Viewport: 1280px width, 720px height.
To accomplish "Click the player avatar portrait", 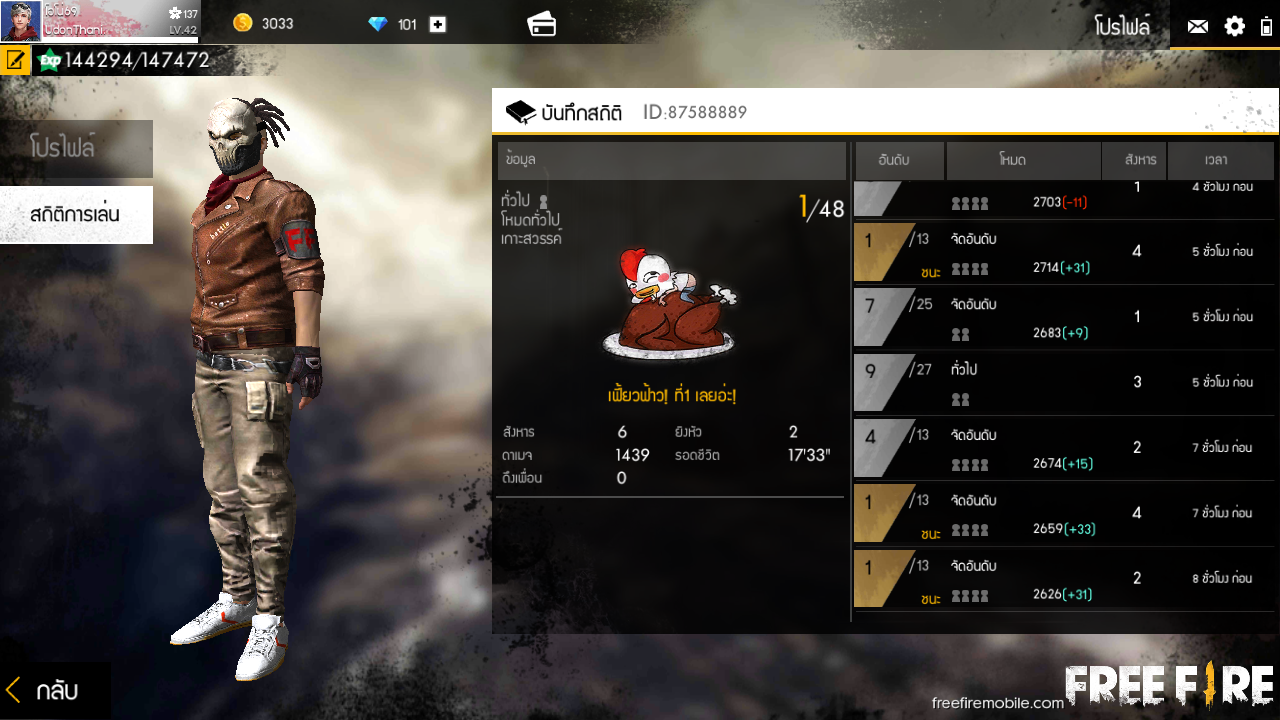I will tap(20, 20).
